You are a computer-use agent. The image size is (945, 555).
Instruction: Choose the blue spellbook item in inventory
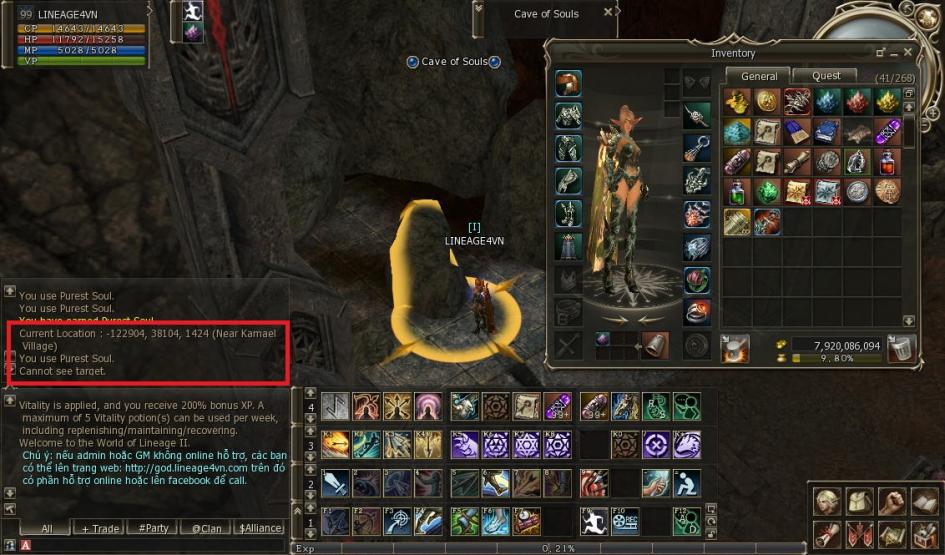click(x=827, y=132)
